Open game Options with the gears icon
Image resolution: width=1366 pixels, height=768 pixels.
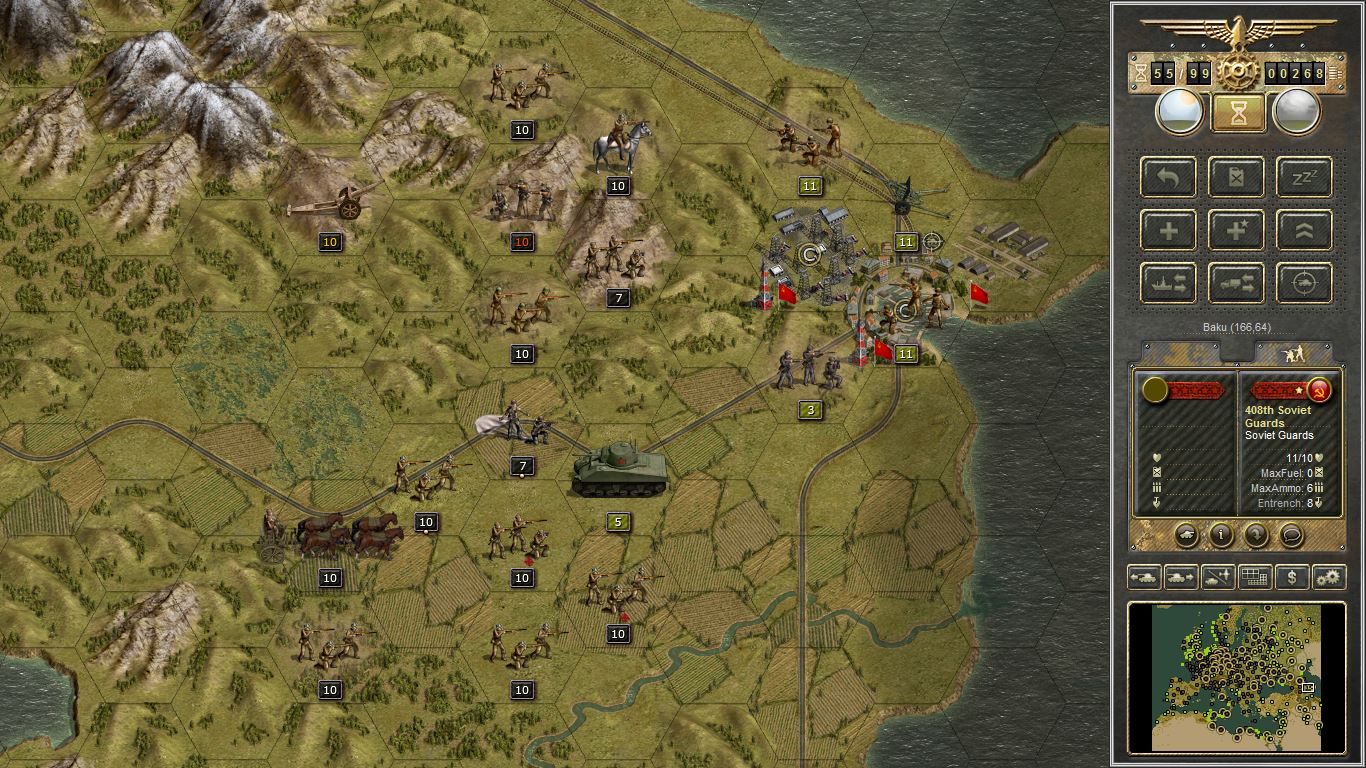coord(1328,578)
